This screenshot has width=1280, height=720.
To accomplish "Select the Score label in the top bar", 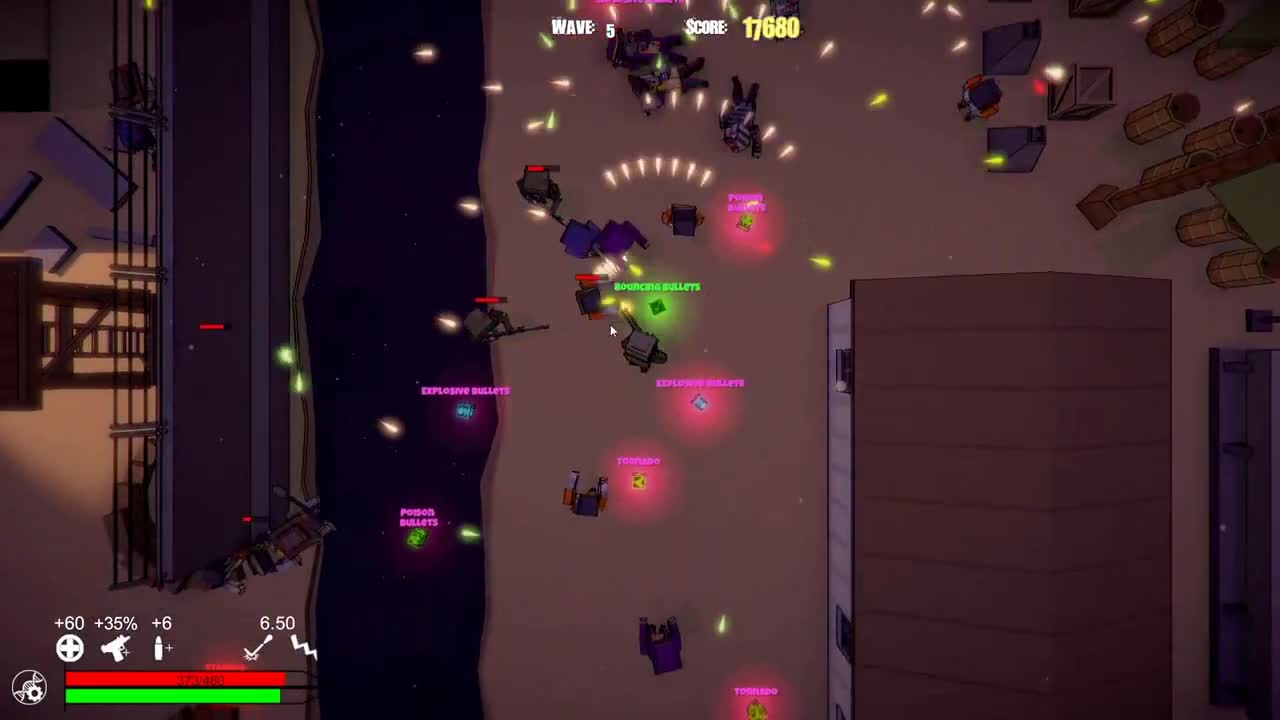I will tap(706, 28).
